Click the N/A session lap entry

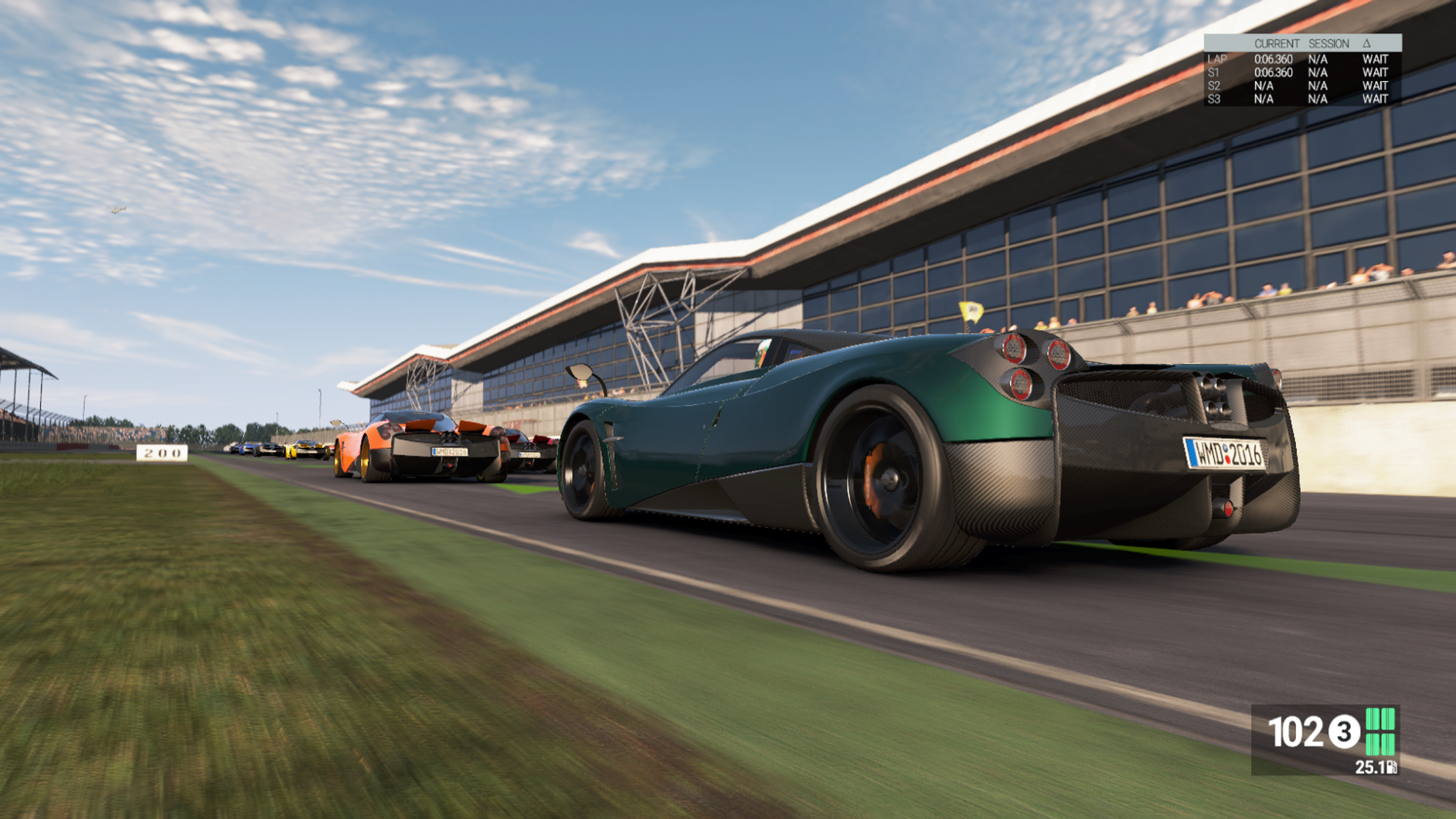[1318, 59]
